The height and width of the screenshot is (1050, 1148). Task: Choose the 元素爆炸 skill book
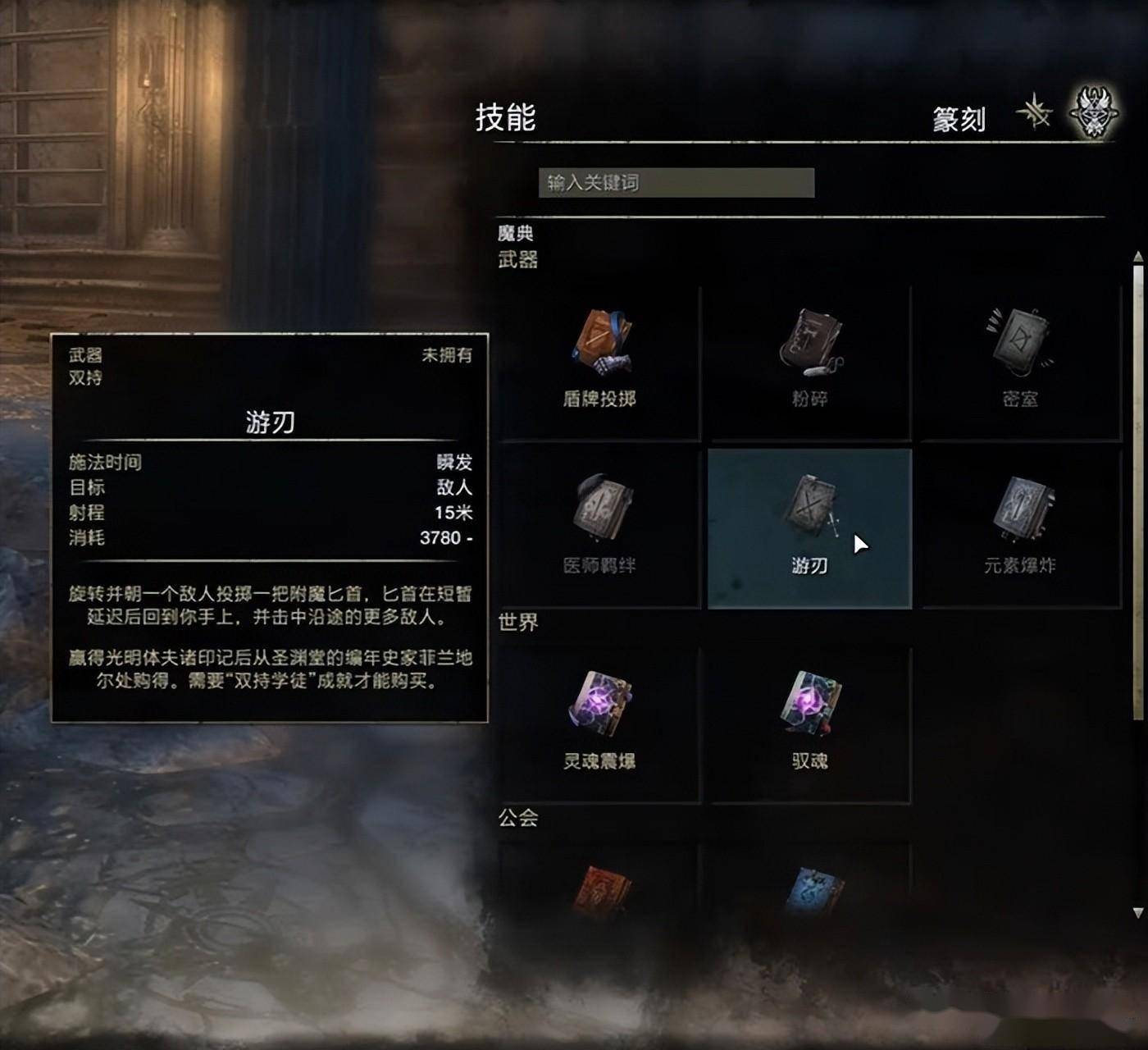[1020, 525]
